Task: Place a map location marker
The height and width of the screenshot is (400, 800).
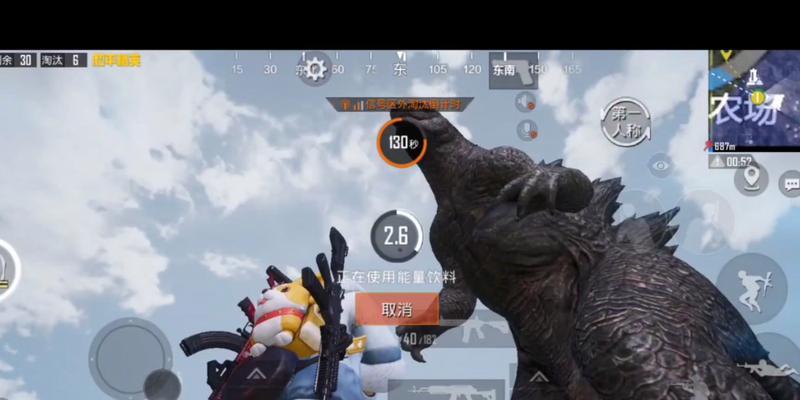Action: (751, 180)
